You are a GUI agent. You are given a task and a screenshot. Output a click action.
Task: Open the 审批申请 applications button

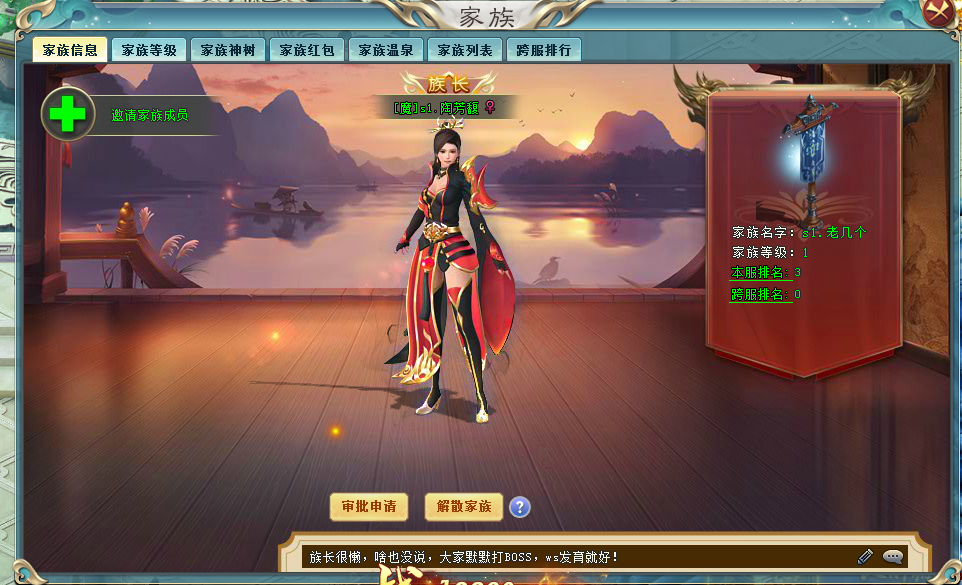pyautogui.click(x=369, y=507)
